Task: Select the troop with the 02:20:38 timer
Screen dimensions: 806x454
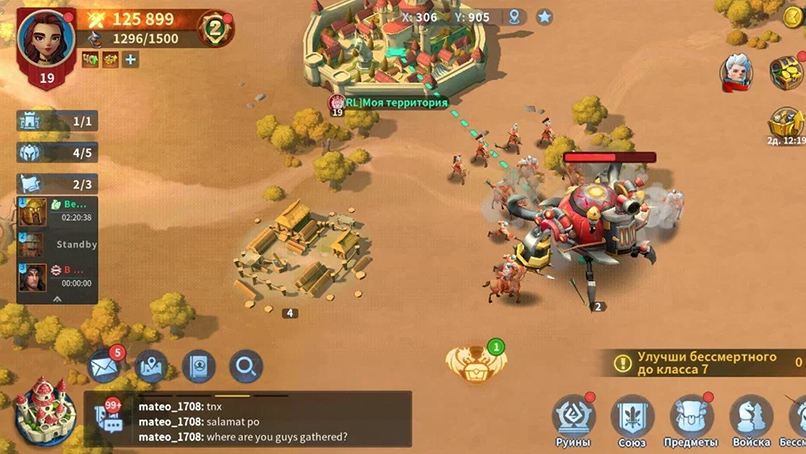Action: (58, 212)
